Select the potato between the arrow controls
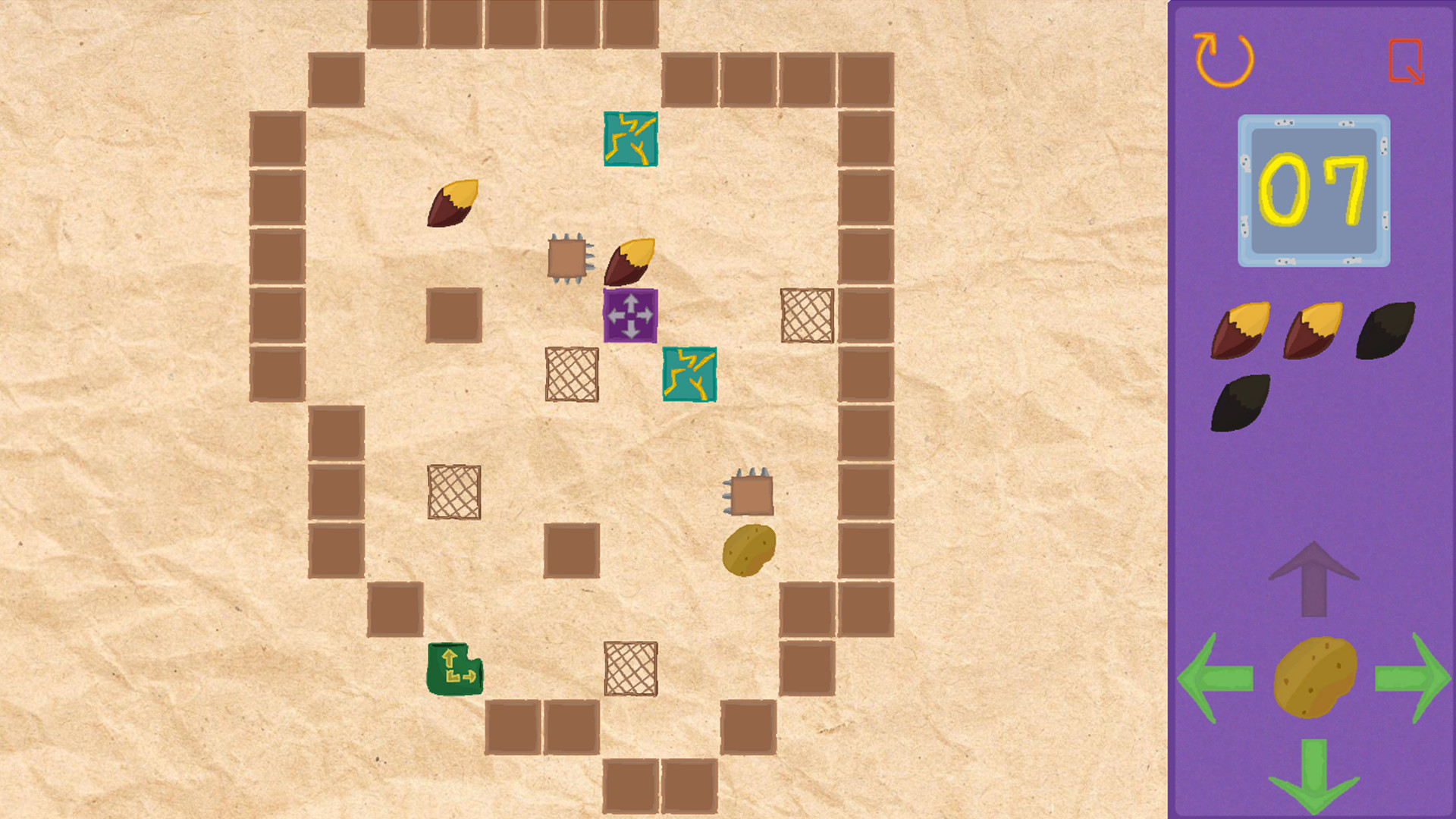 [x=1314, y=679]
